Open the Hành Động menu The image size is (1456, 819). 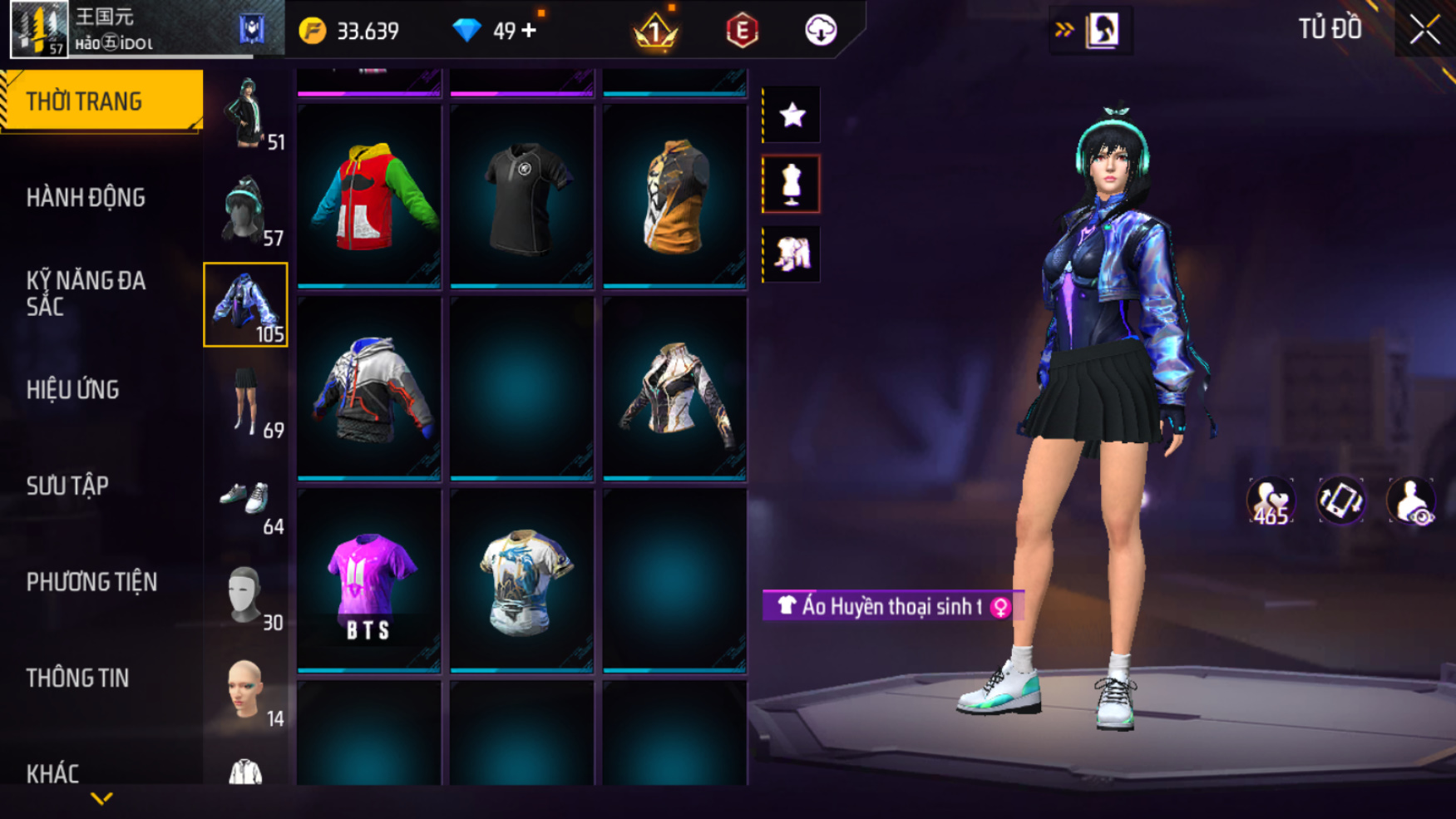[x=86, y=198]
